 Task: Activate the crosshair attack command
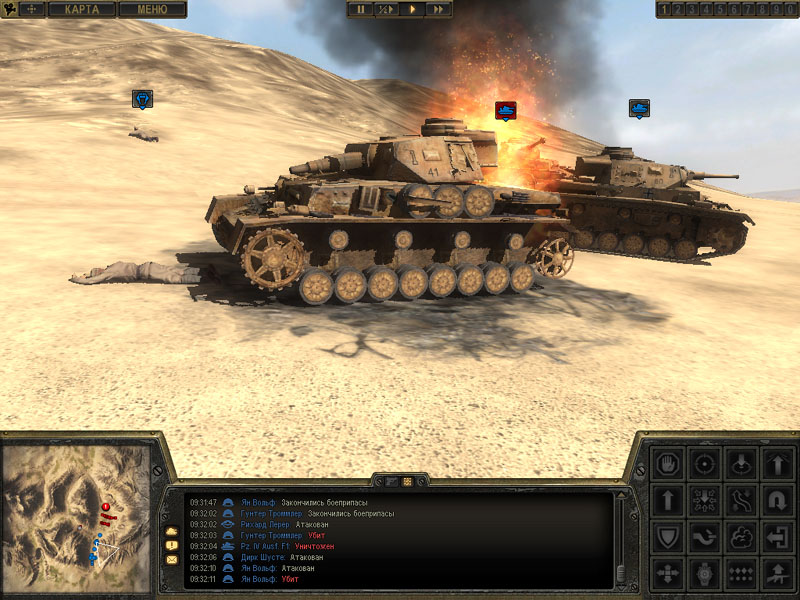tap(704, 464)
